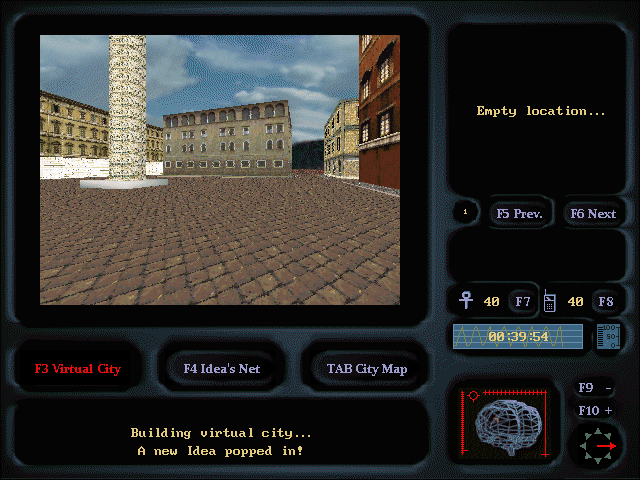Decrease with the F9 minus button
640x480 pixels.
[x=597, y=388]
